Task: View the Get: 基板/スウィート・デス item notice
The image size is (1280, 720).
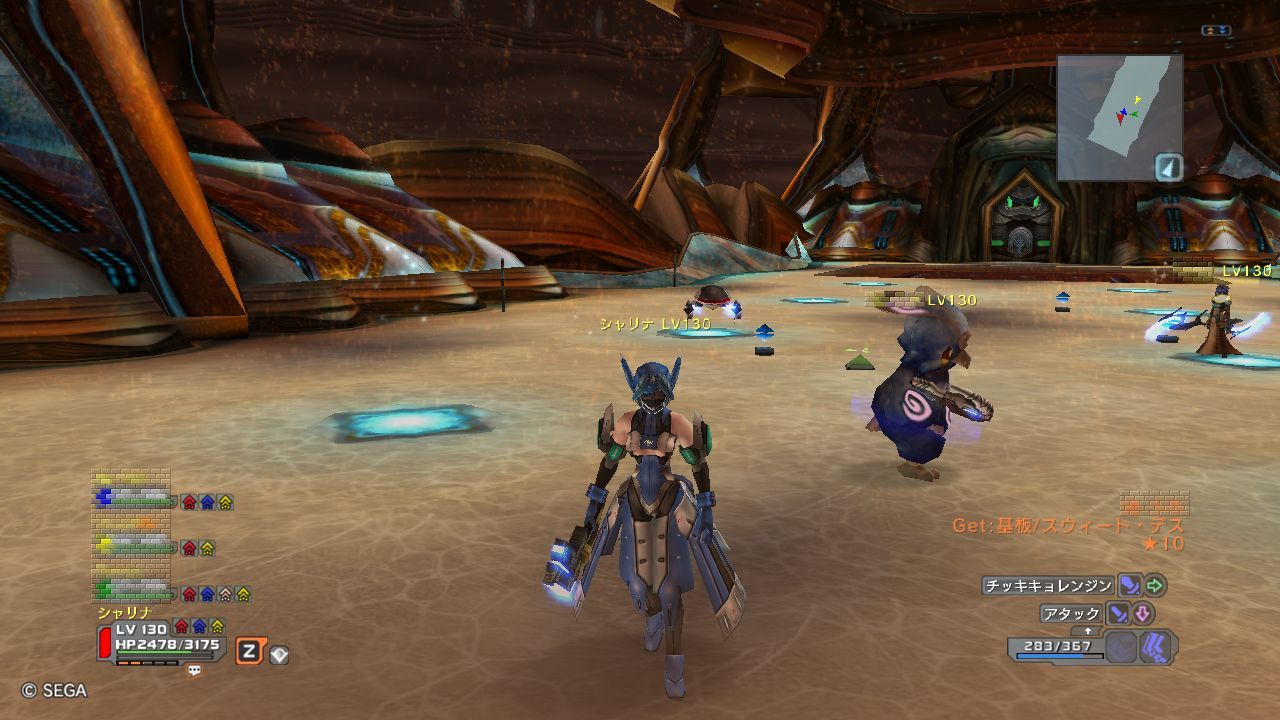Action: pyautogui.click(x=1067, y=526)
